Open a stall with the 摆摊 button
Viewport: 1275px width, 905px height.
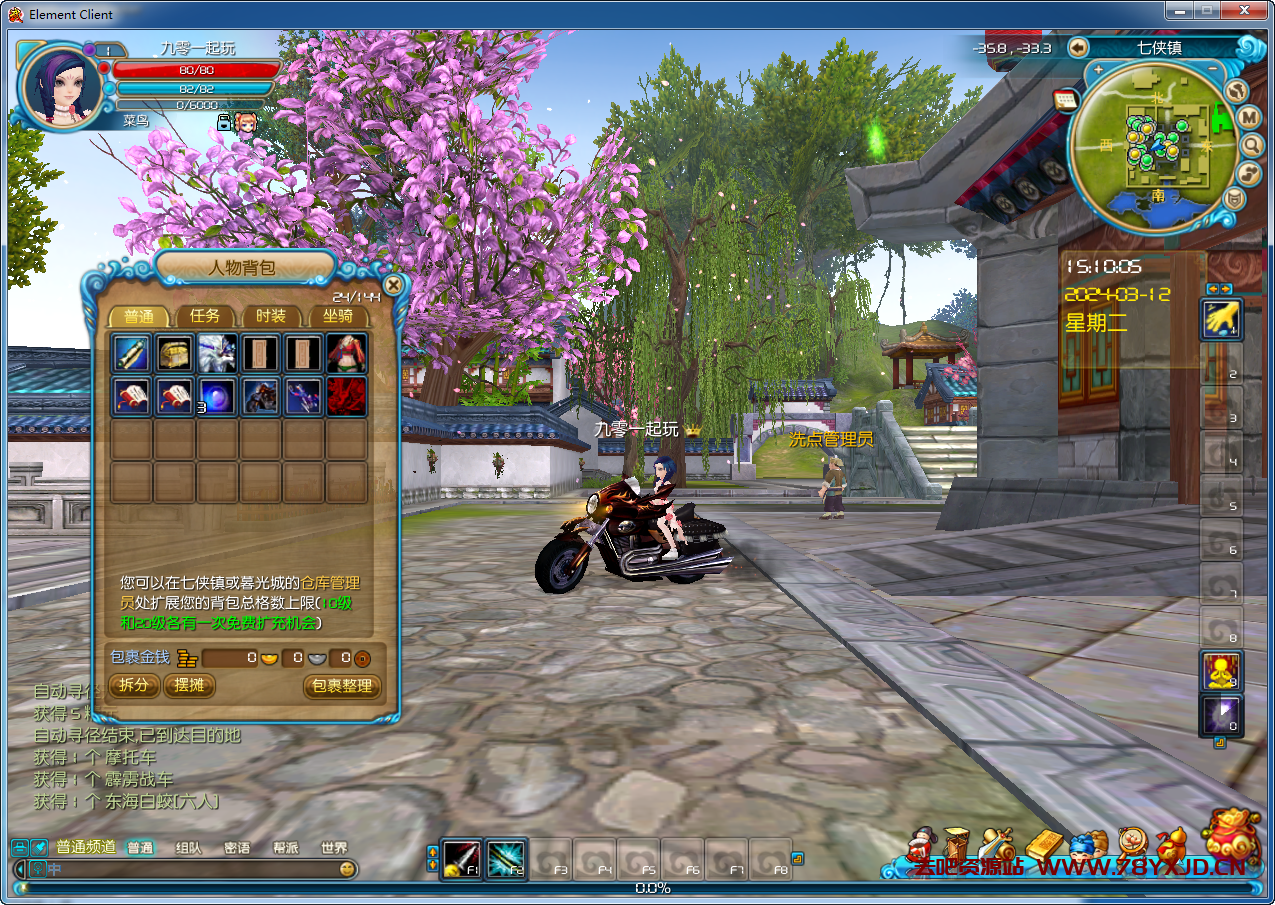pyautogui.click(x=189, y=685)
